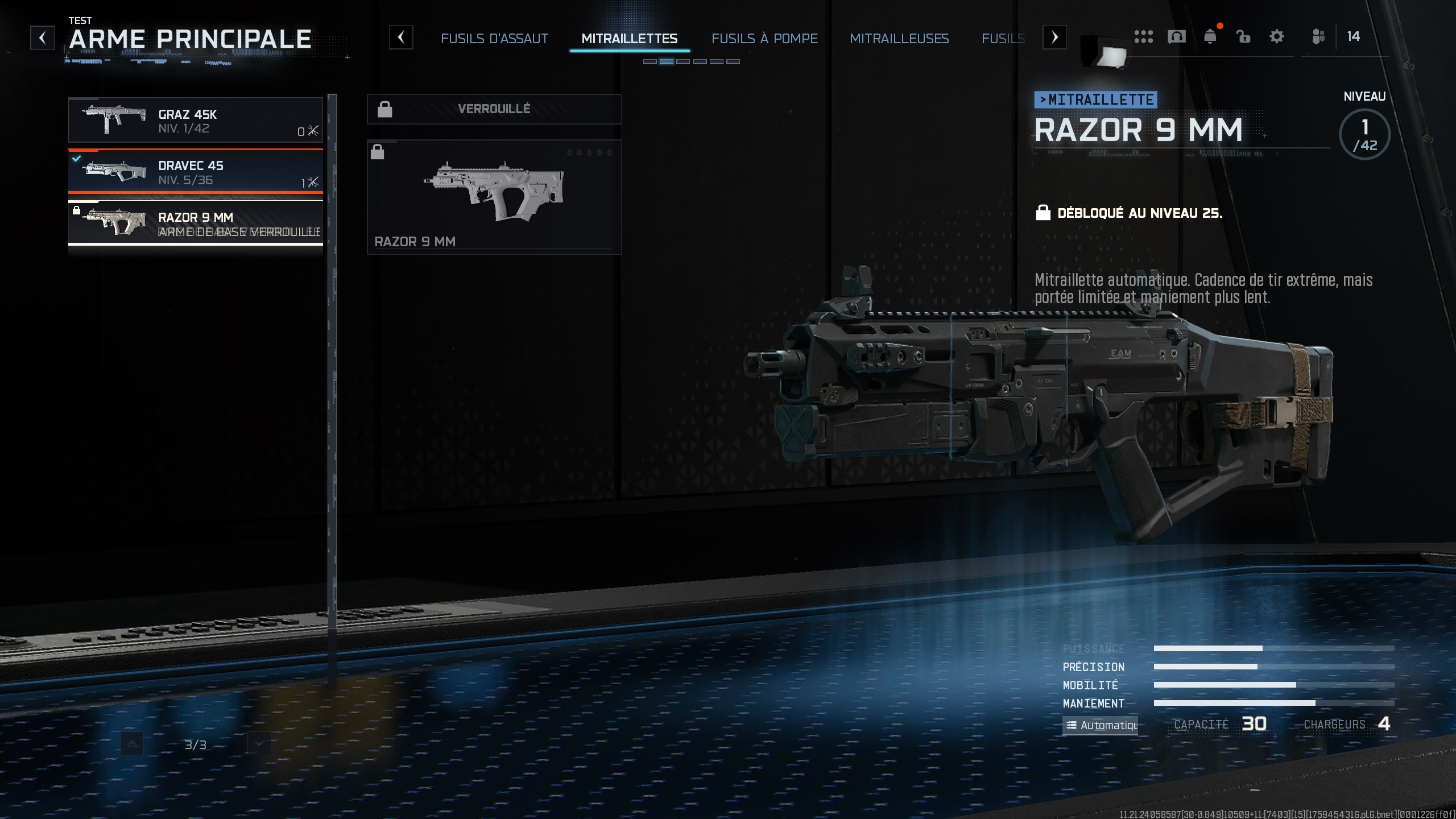Select the GRAZ 45K weapon entry
Image resolution: width=1456 pixels, height=819 pixels.
(x=196, y=119)
